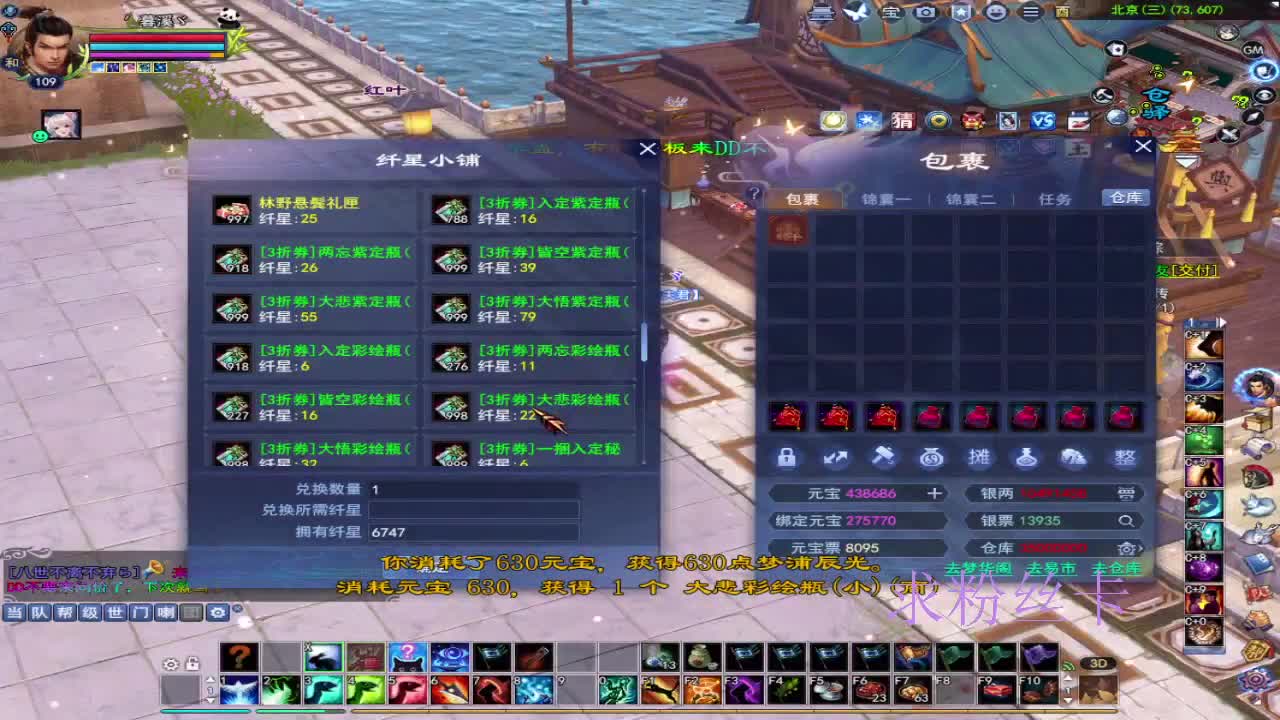Select the lock icon in the bag toolbar

click(x=787, y=457)
